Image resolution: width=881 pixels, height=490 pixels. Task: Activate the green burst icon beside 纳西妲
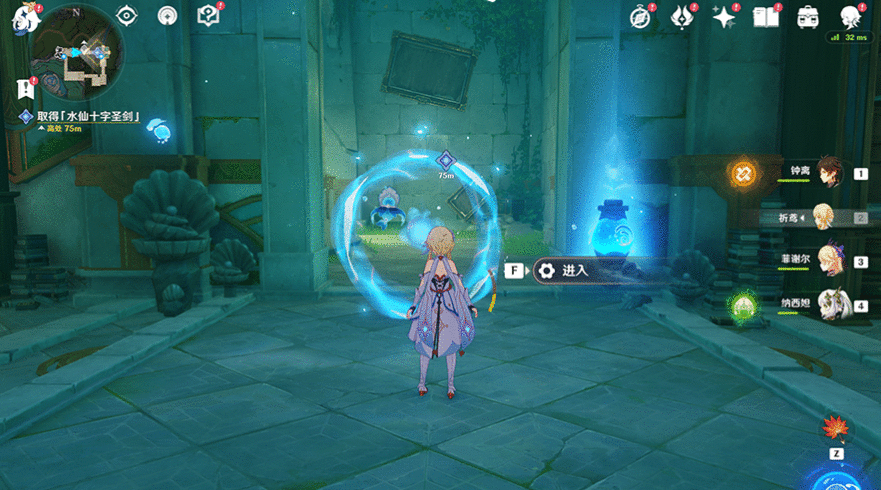pos(742,304)
